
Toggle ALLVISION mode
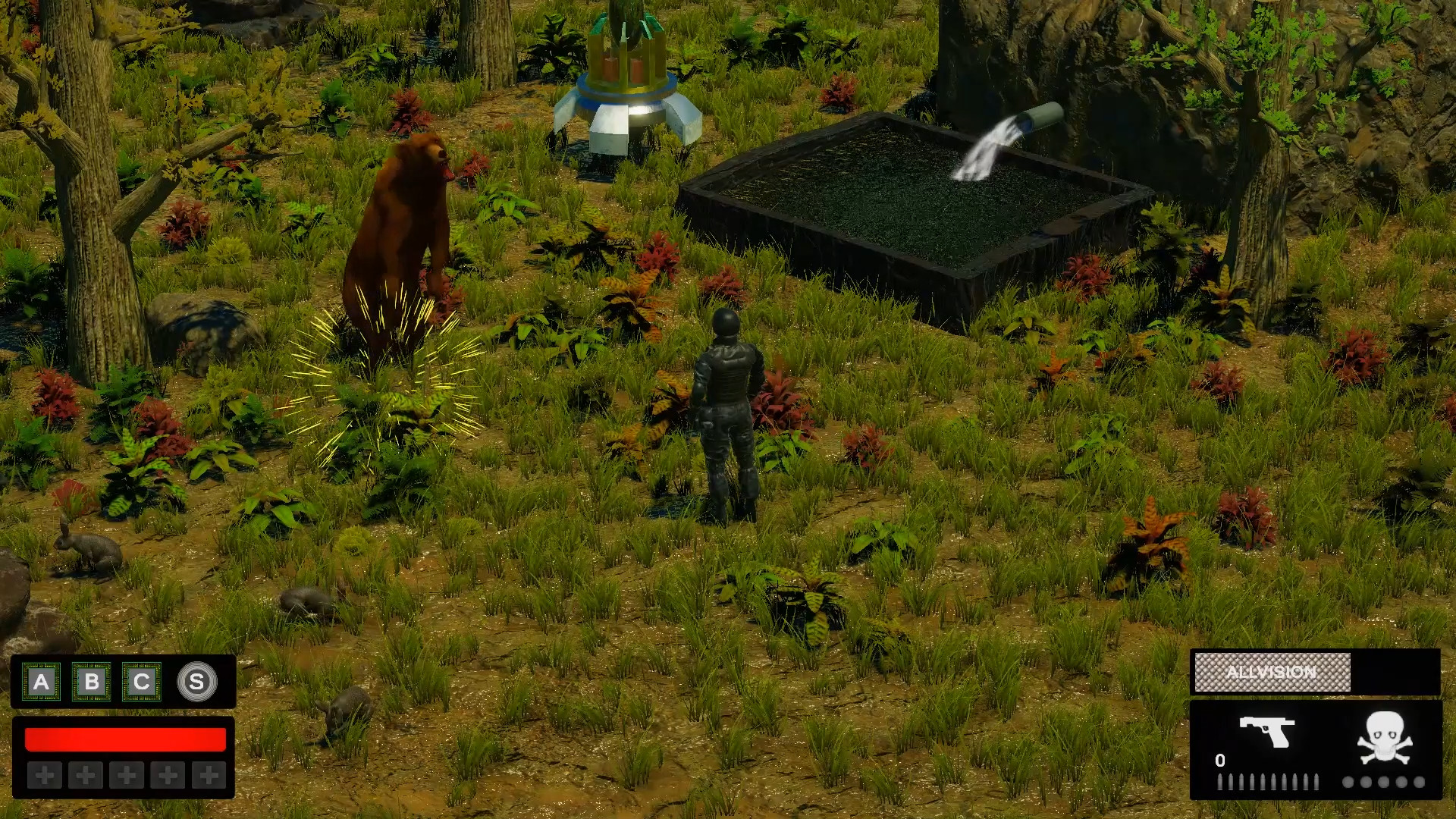[x=1272, y=672]
